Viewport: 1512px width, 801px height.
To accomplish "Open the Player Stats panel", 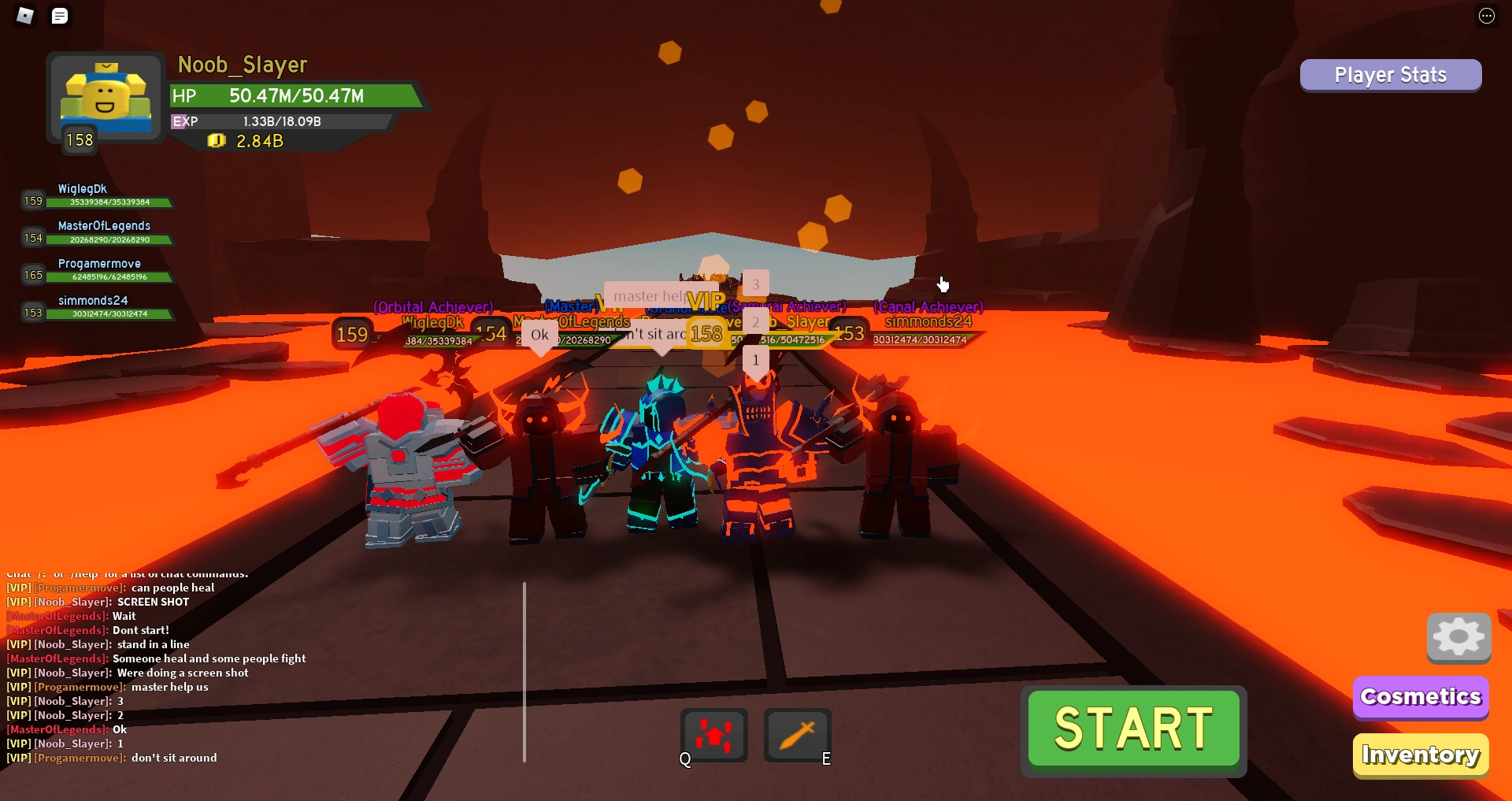I will [x=1390, y=75].
